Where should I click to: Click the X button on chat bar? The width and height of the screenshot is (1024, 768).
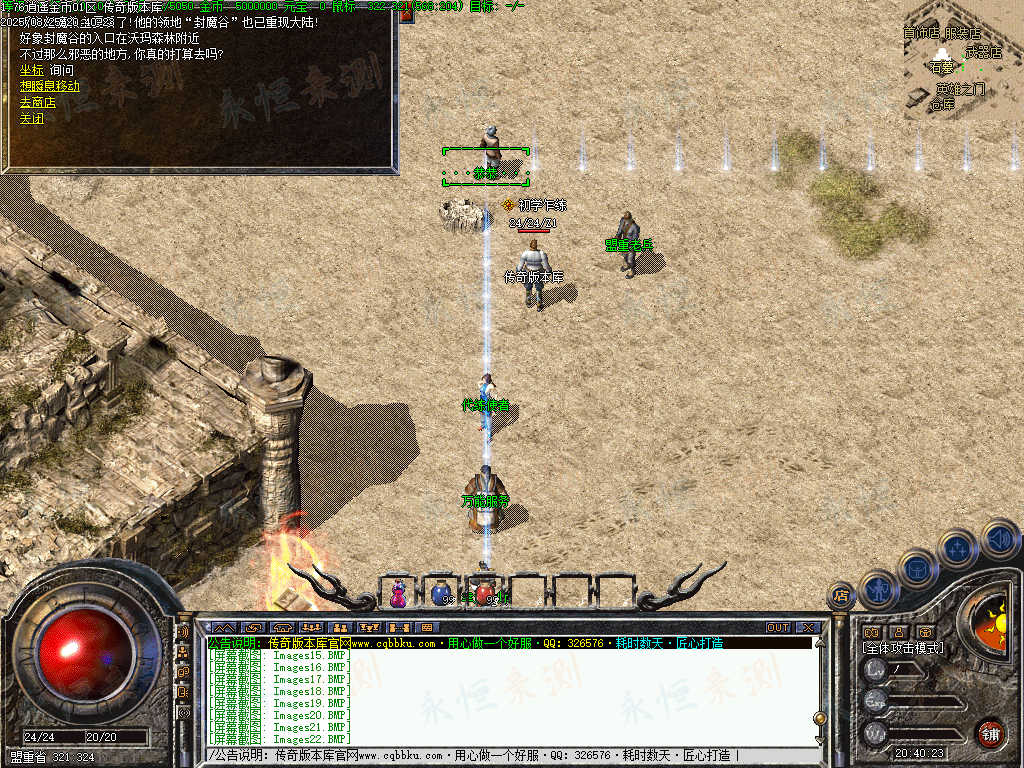pyautogui.click(x=807, y=627)
